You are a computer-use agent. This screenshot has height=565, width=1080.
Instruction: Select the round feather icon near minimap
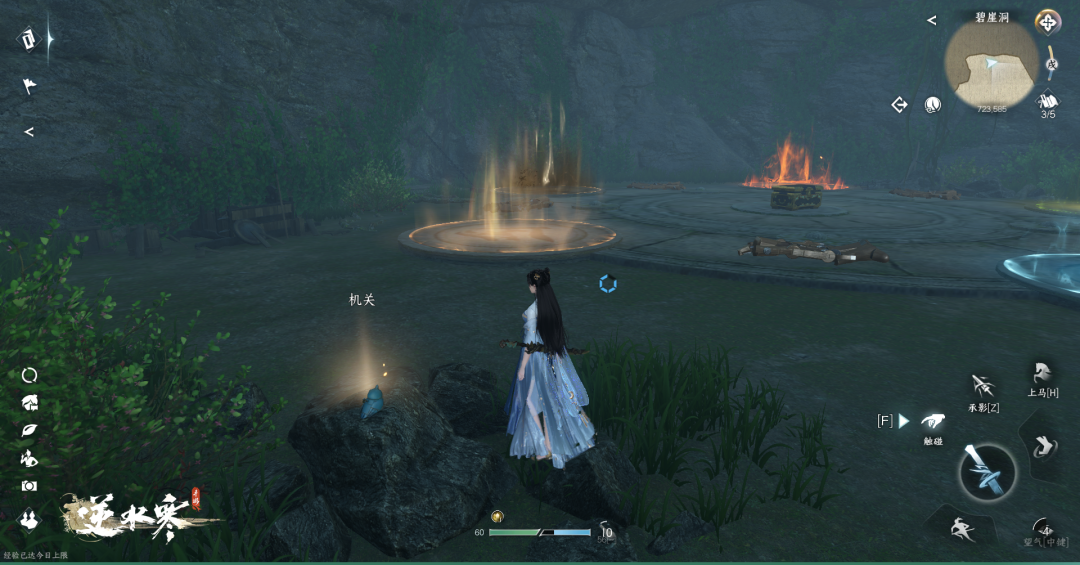pyautogui.click(x=932, y=104)
